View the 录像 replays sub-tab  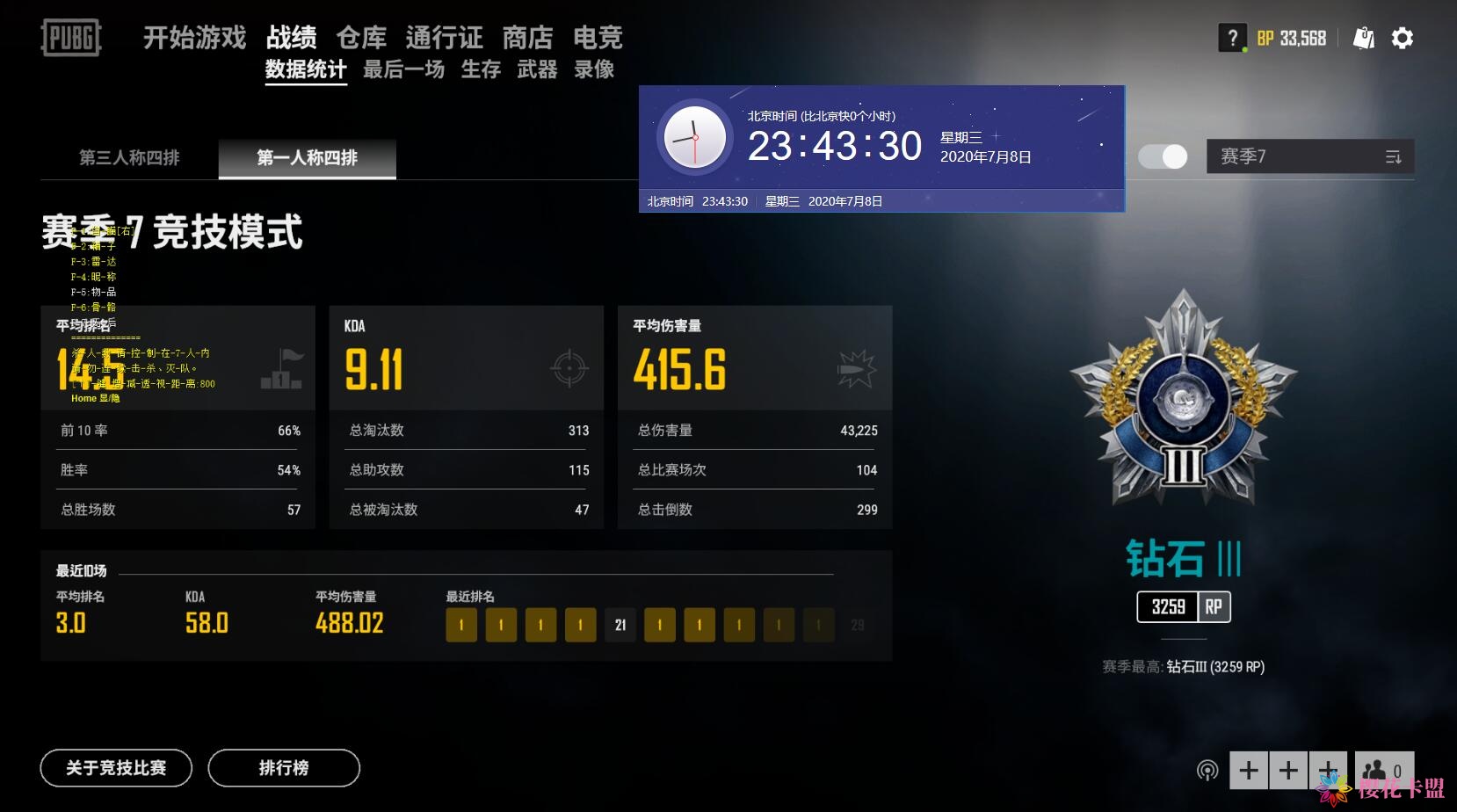tap(594, 69)
